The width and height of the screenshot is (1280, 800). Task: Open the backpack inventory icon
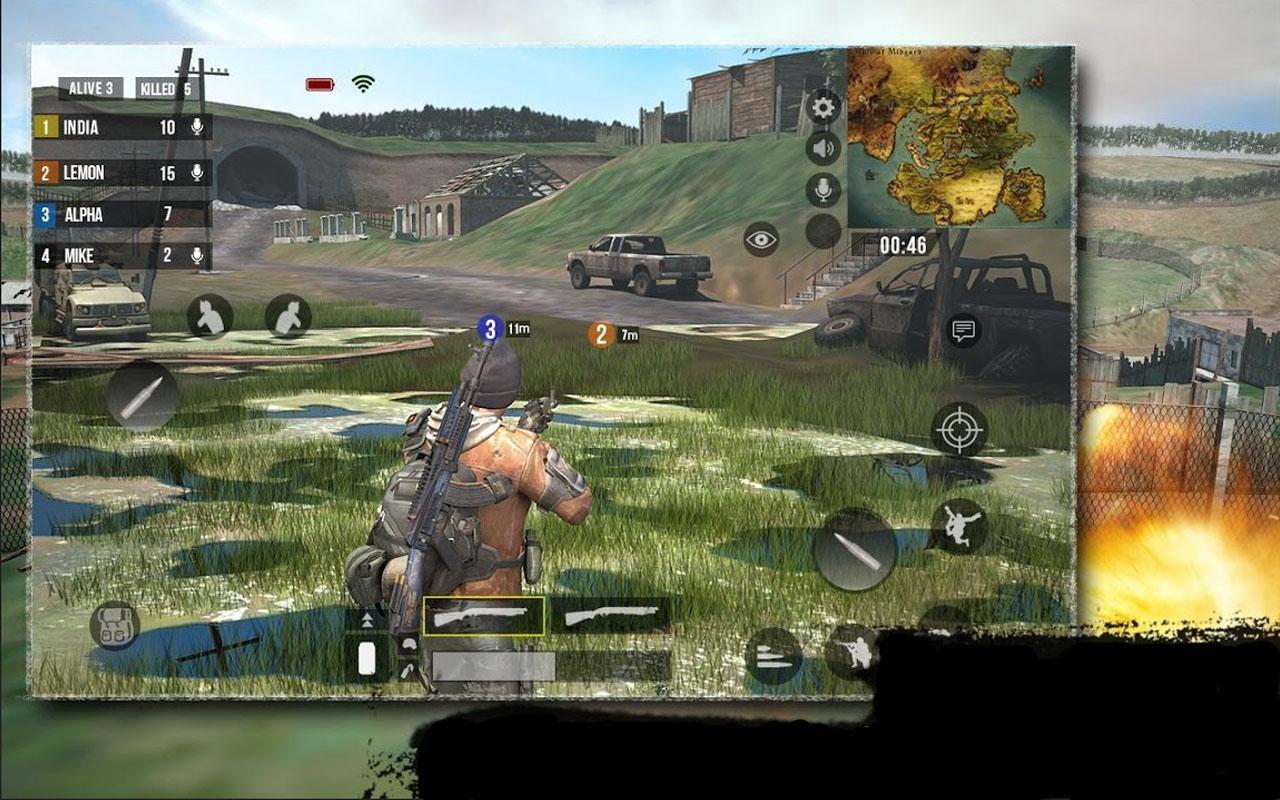[117, 625]
